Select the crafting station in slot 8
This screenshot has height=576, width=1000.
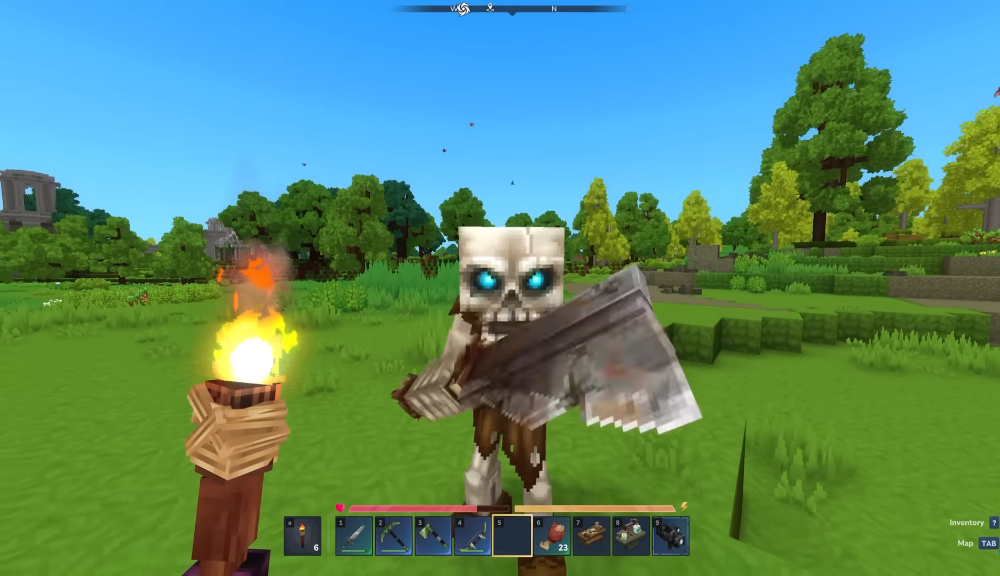tap(631, 536)
